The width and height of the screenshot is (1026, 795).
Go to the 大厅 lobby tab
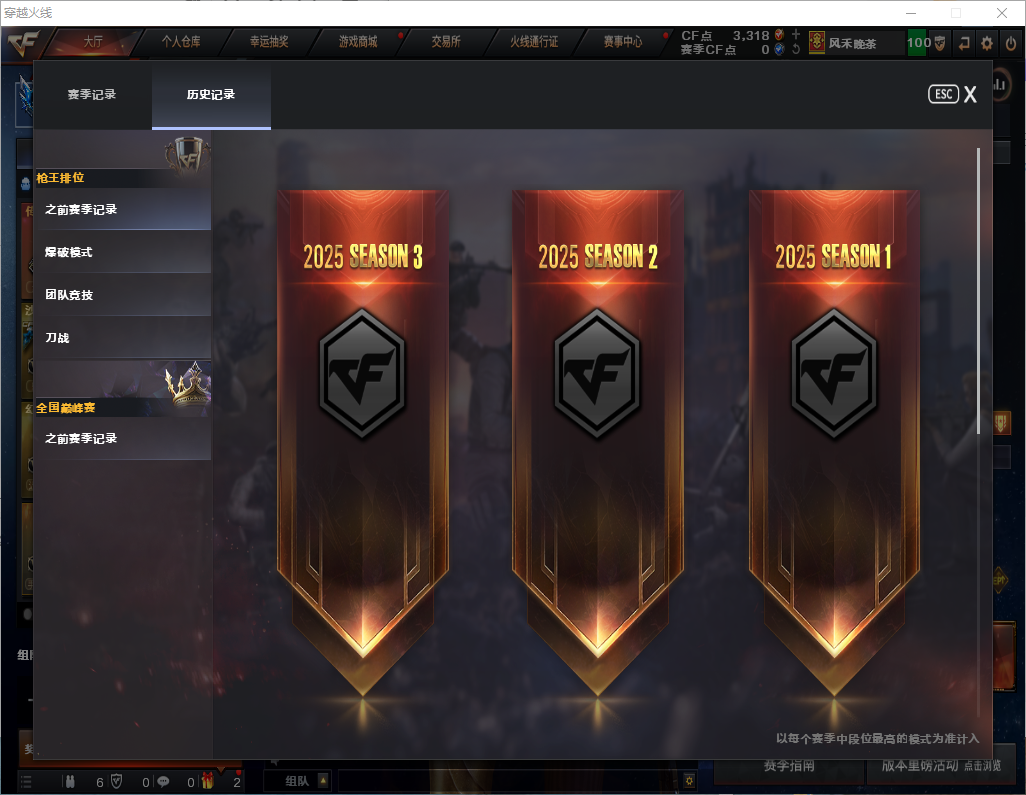pos(93,42)
